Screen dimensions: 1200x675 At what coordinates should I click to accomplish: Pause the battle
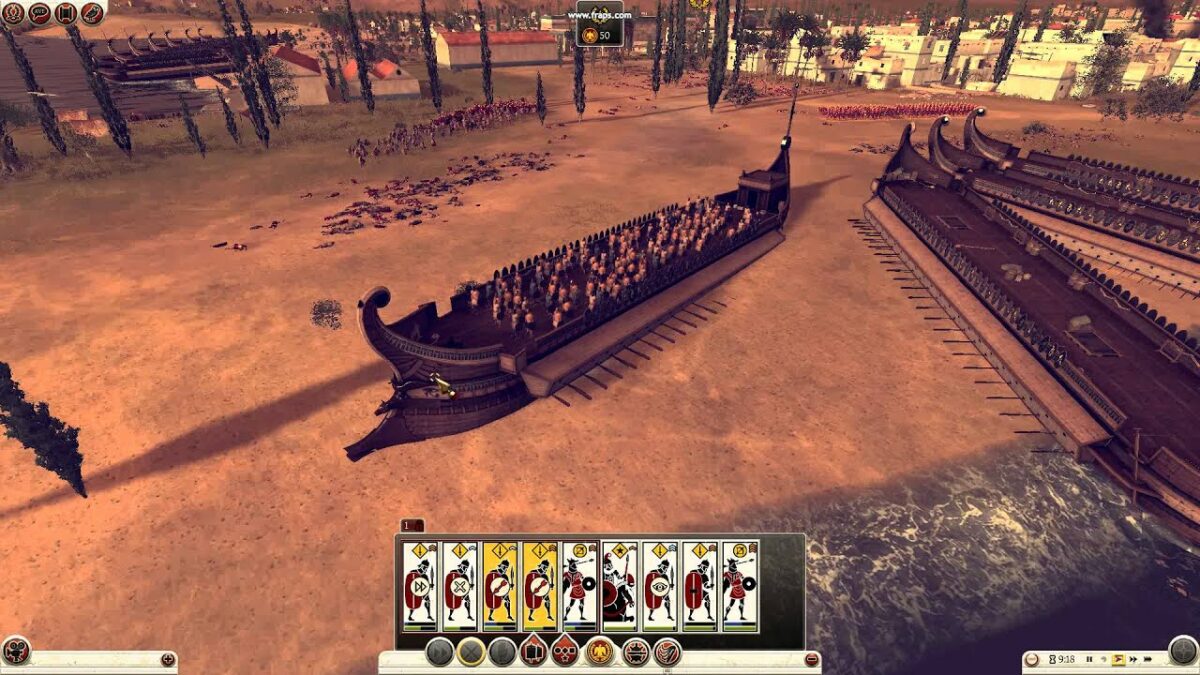1089,660
